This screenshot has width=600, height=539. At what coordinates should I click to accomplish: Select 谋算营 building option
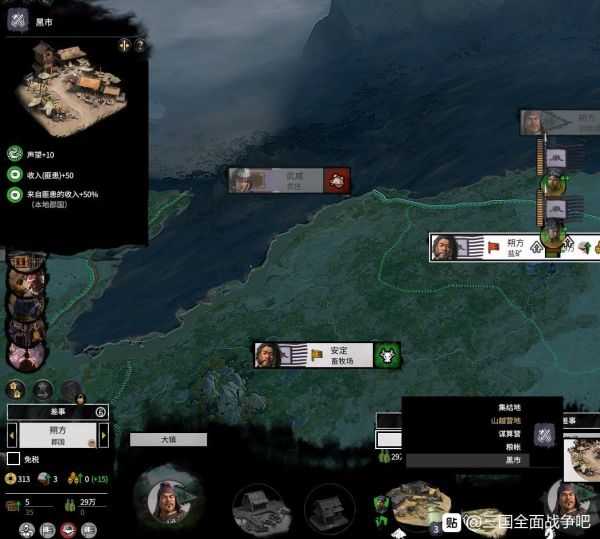click(x=512, y=434)
